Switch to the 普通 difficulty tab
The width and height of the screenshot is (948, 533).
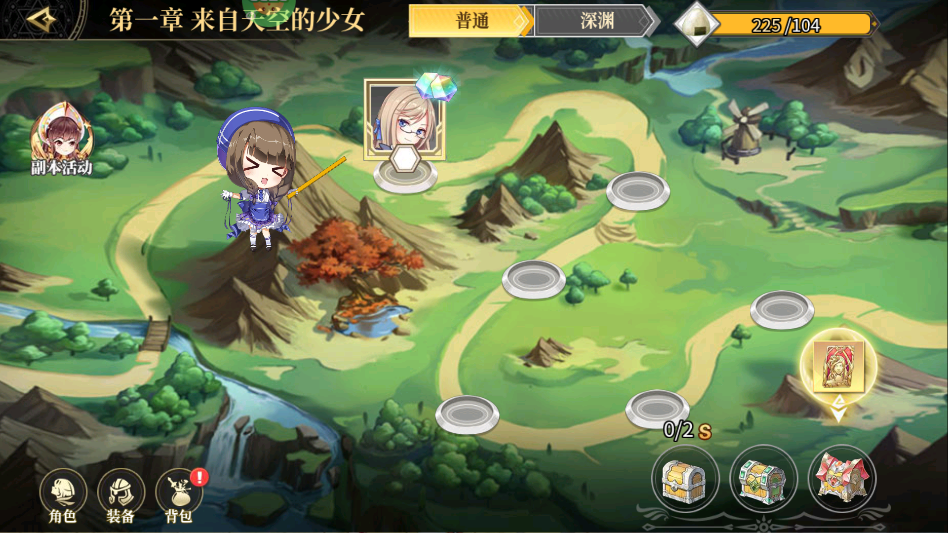(x=470, y=21)
